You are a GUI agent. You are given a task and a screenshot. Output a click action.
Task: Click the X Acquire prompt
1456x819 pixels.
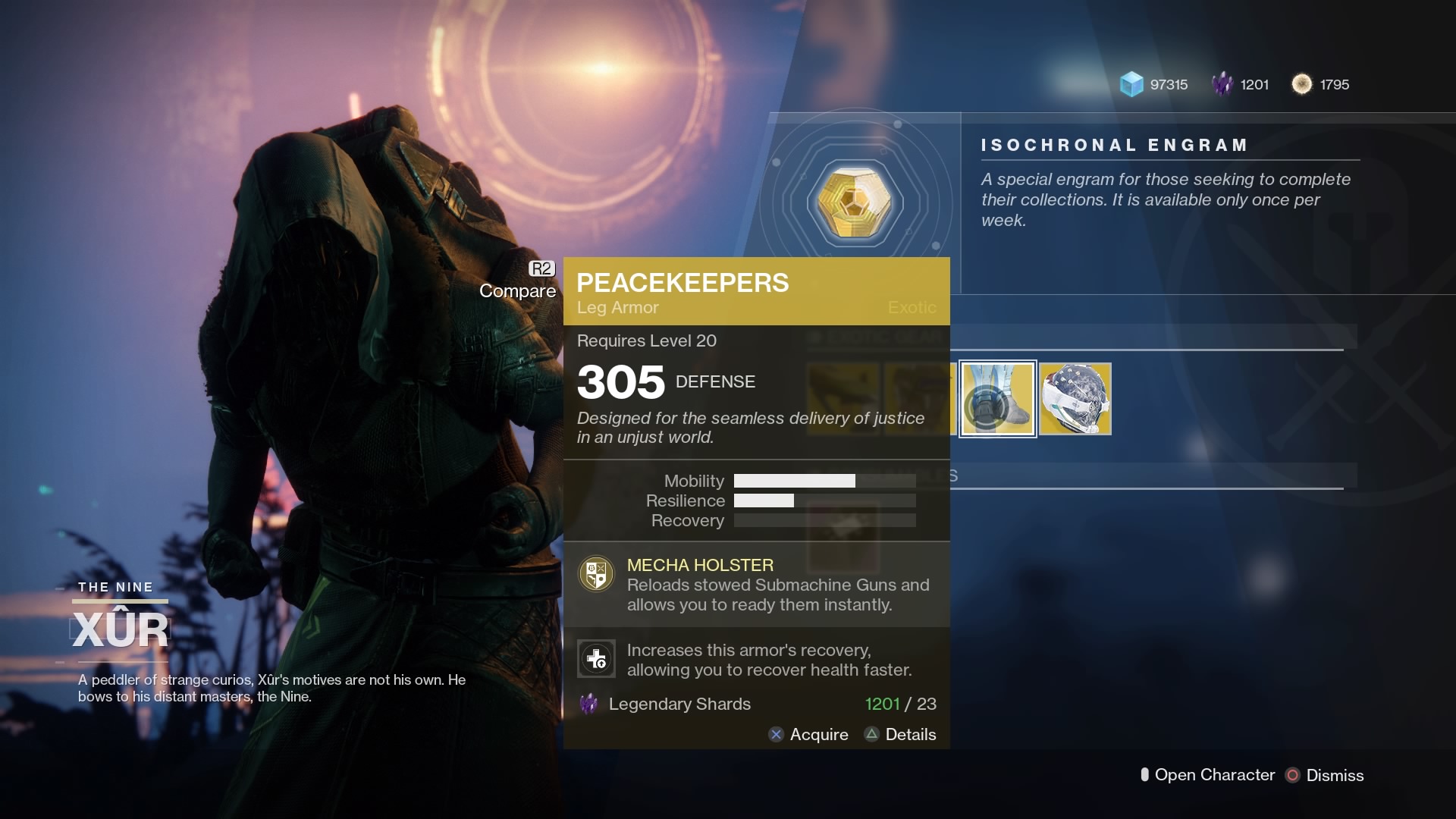808,734
